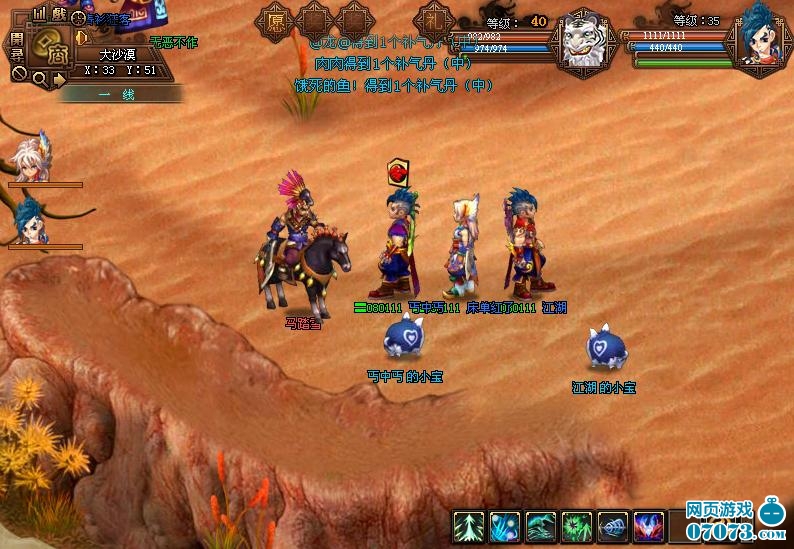794x549 pixels.
Task: Cast the green leaf burst skill
Action: click(577, 527)
